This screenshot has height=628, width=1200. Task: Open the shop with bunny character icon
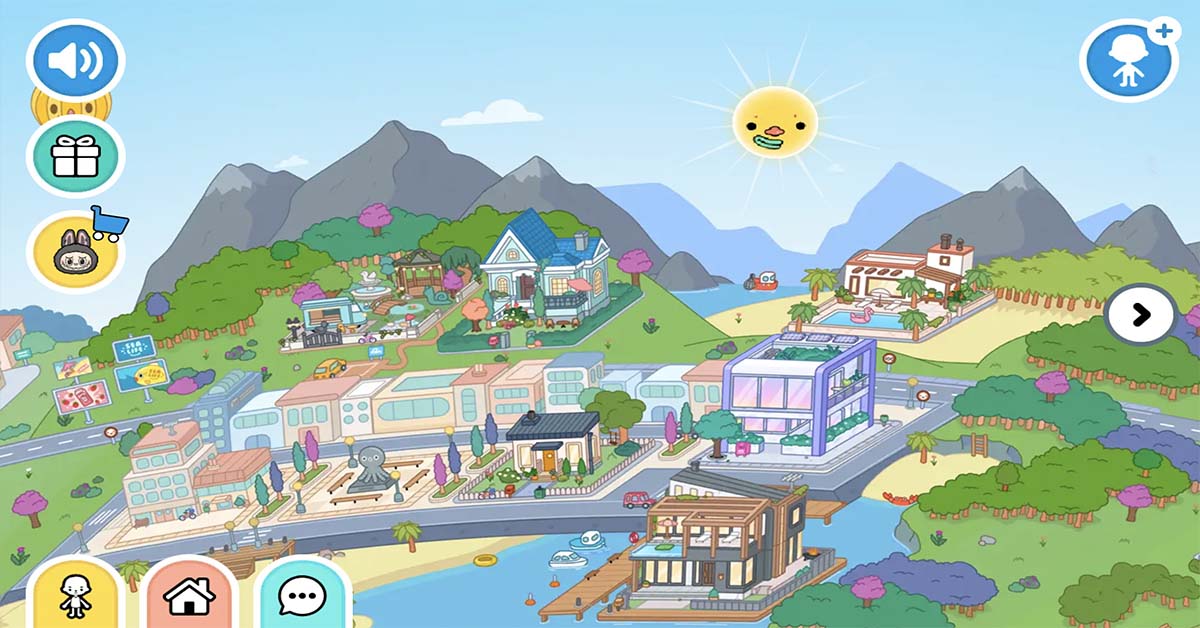(x=75, y=252)
